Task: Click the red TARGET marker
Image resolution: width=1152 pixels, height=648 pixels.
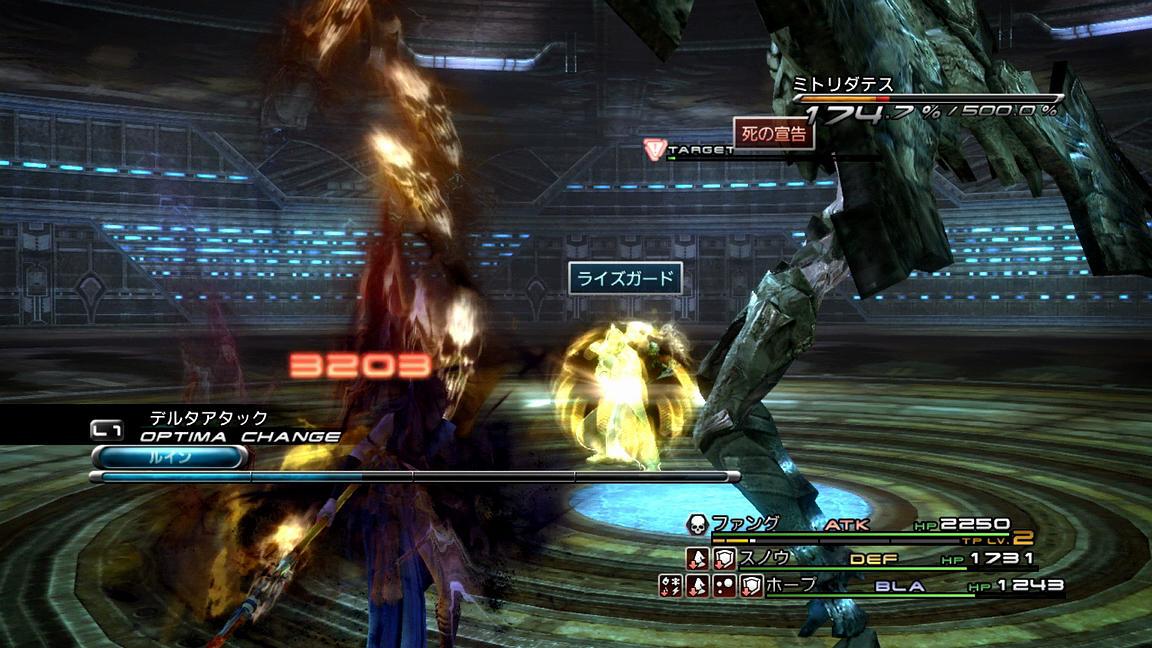Action: 654,149
